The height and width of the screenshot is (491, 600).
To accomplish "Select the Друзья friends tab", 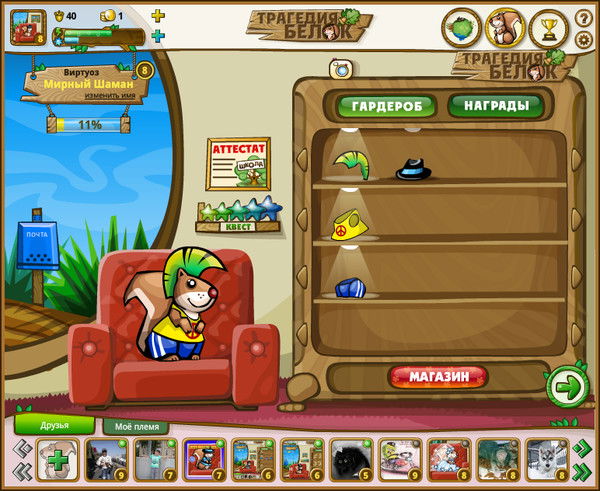I will [x=55, y=425].
